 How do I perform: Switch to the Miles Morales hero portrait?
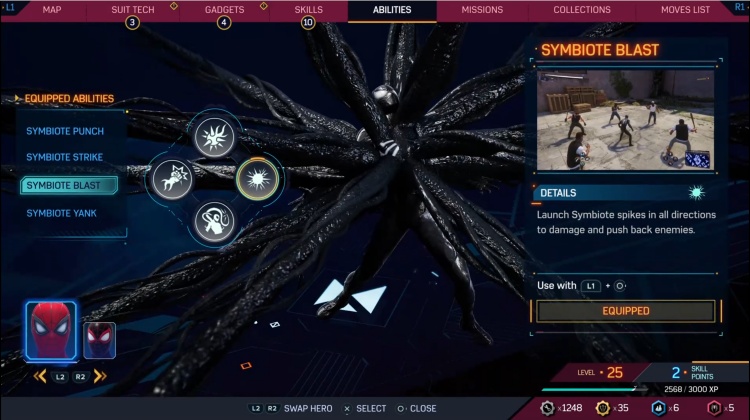pos(99,340)
